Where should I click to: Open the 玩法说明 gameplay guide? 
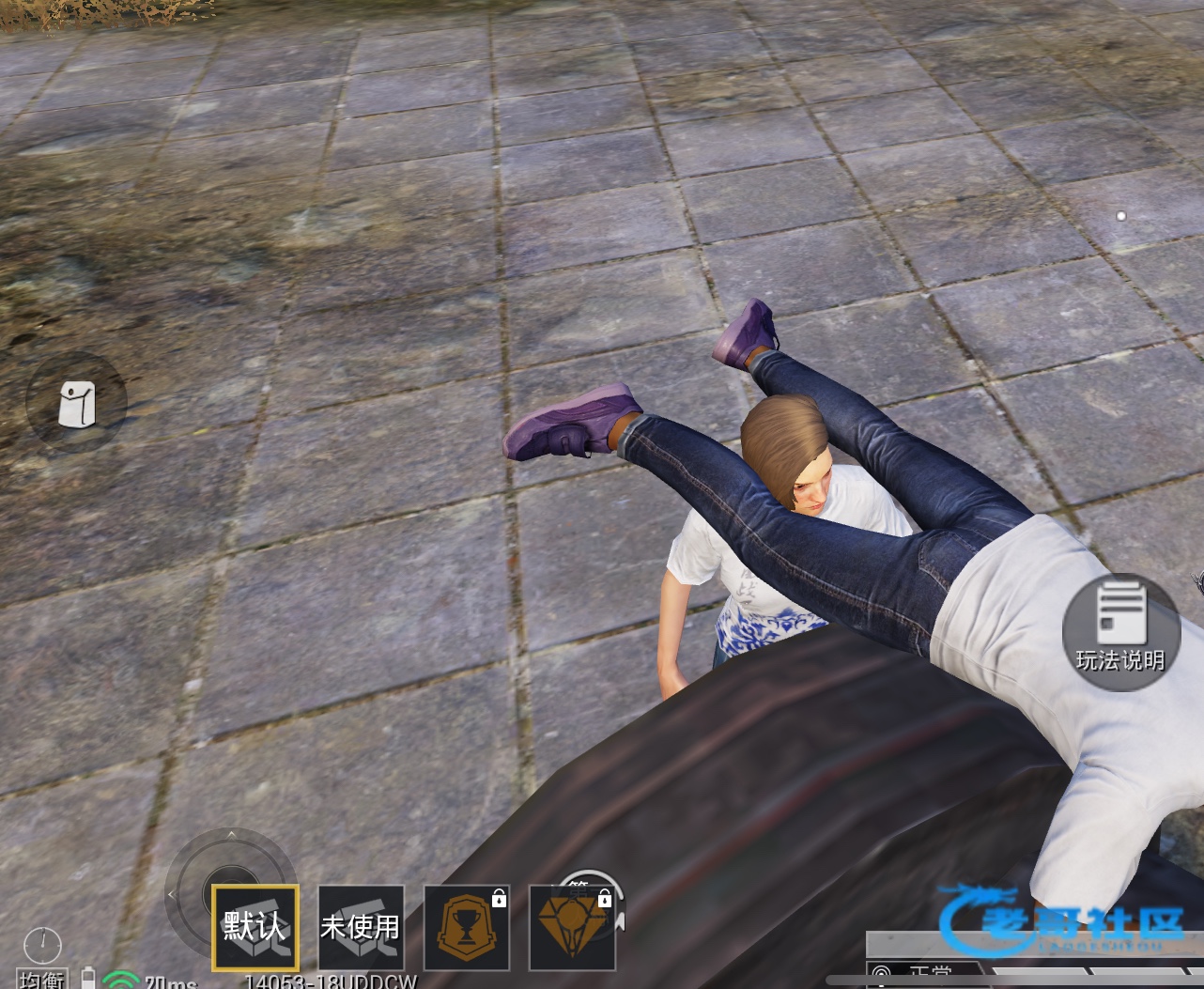tap(1120, 632)
